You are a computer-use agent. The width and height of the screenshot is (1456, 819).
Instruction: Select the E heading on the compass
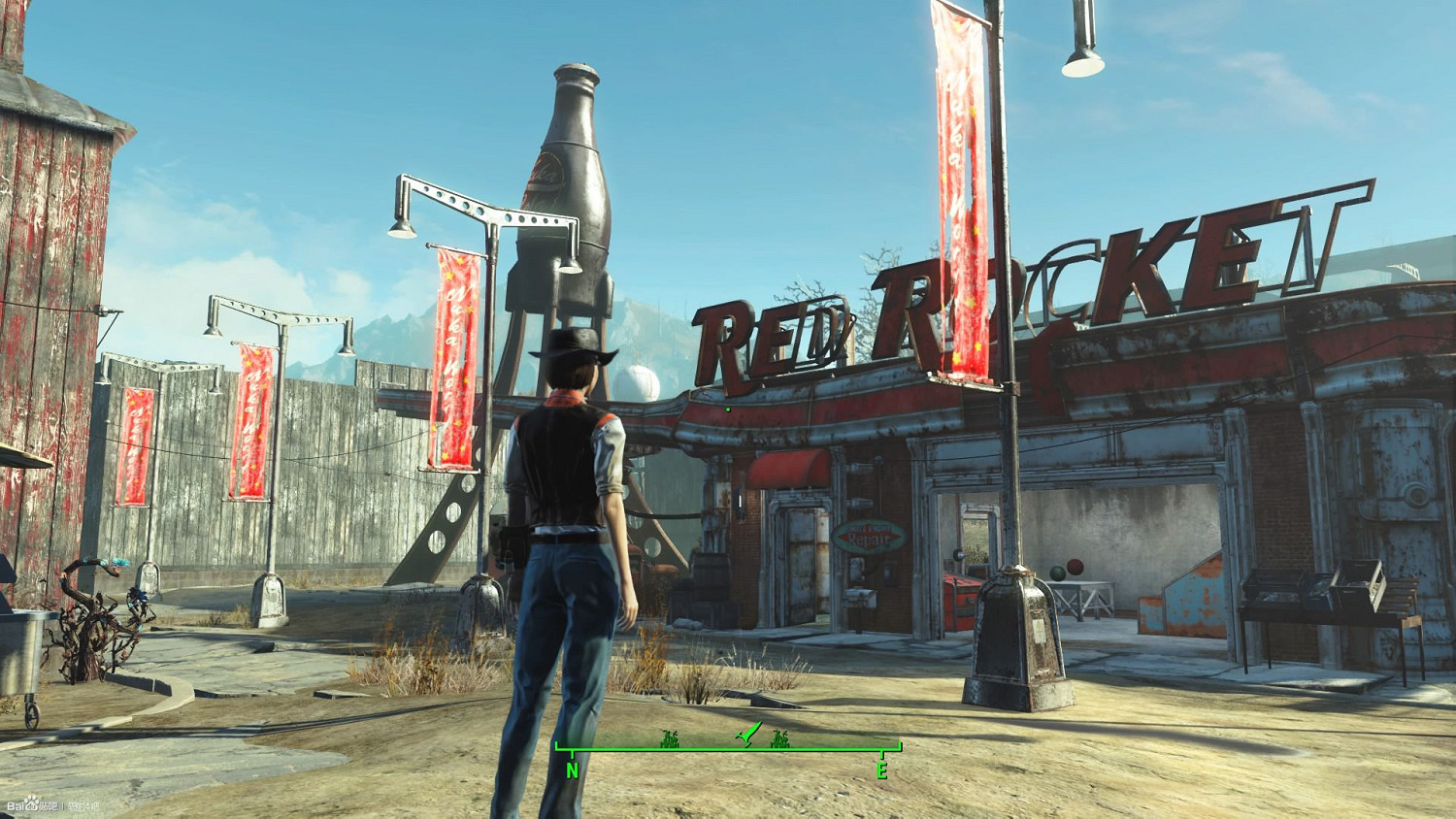(x=881, y=771)
